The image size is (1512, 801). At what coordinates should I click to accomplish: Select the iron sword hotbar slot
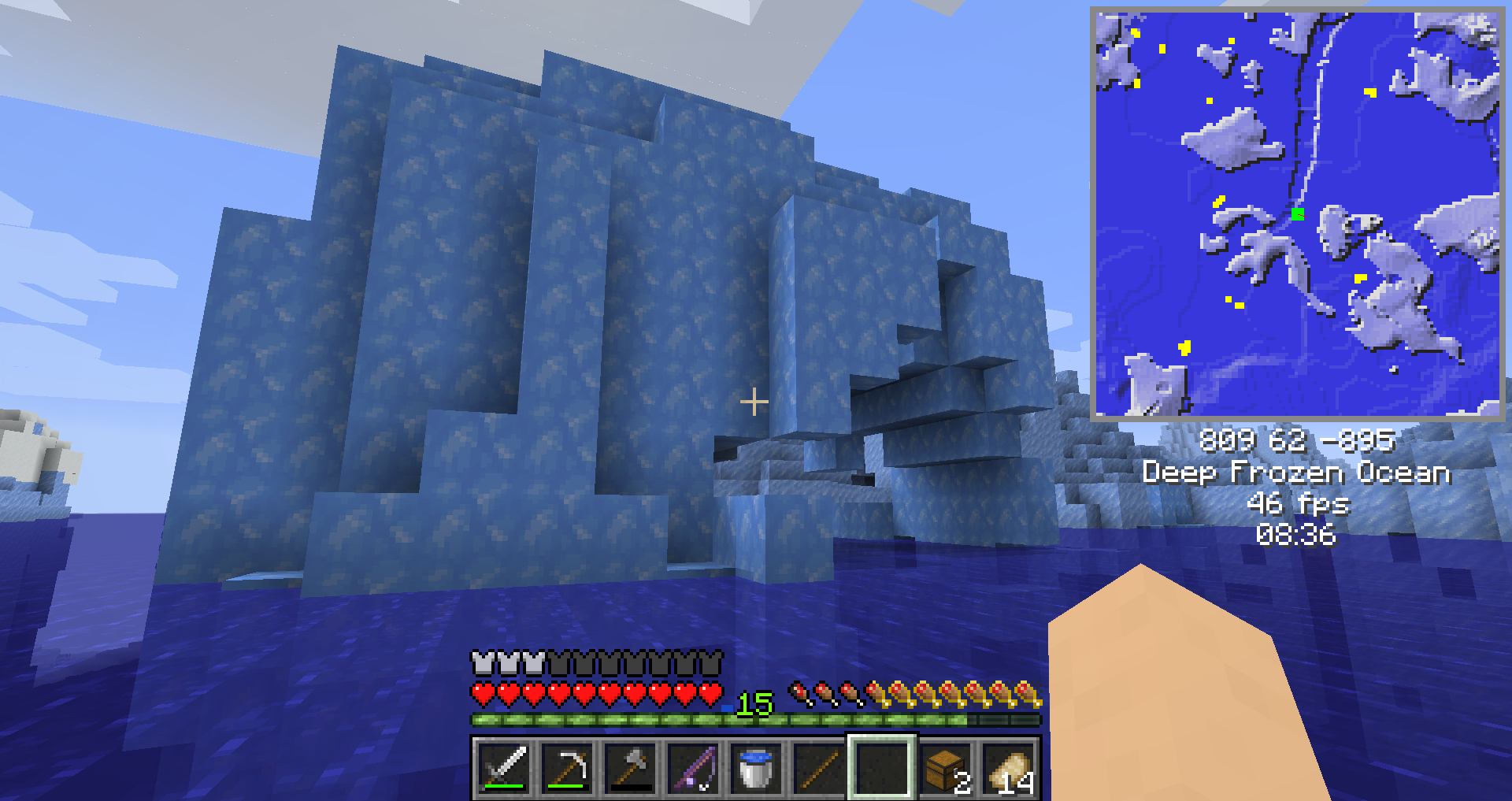point(504,768)
